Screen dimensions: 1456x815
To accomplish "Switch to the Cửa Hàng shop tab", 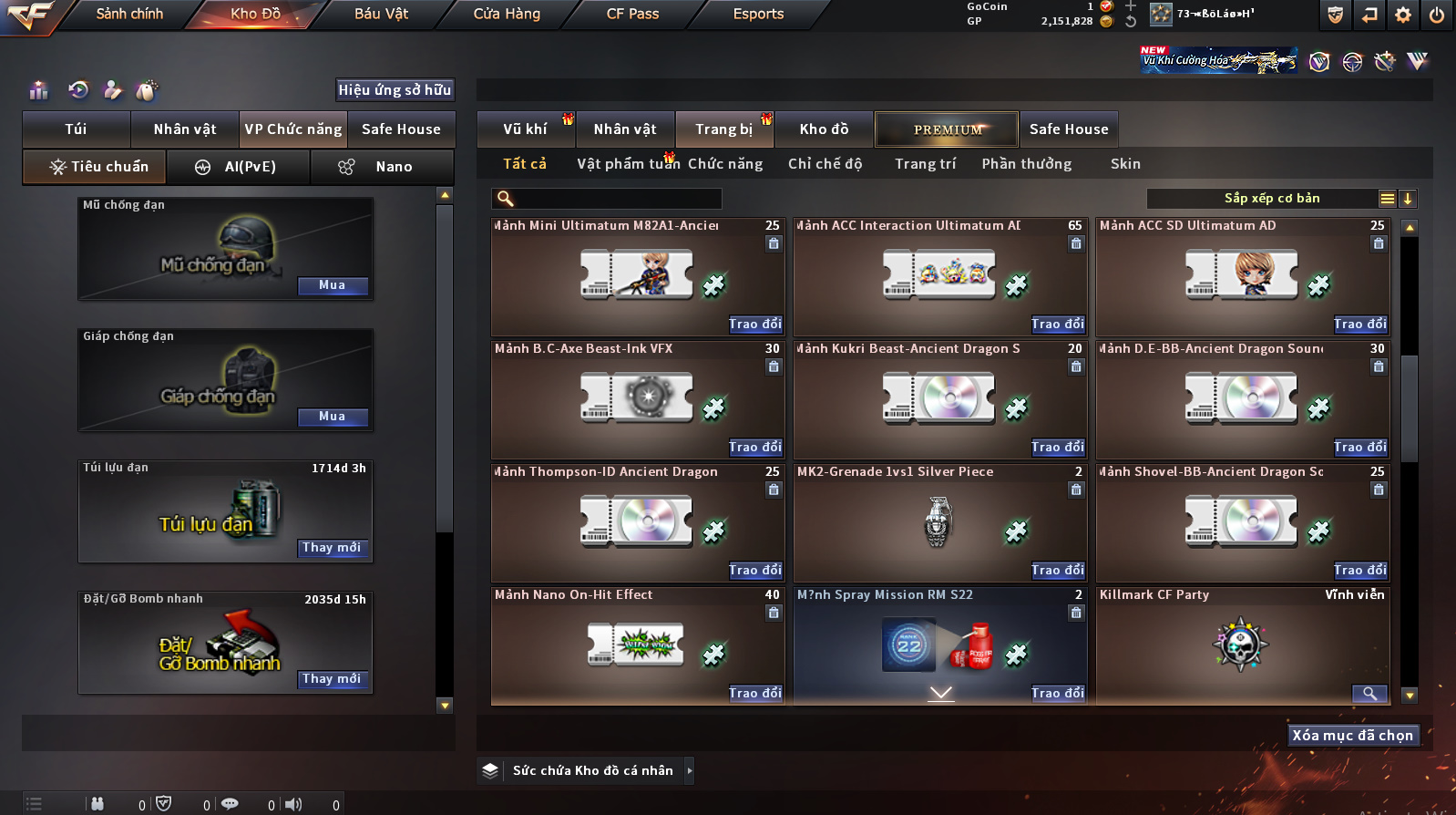I will (507, 14).
